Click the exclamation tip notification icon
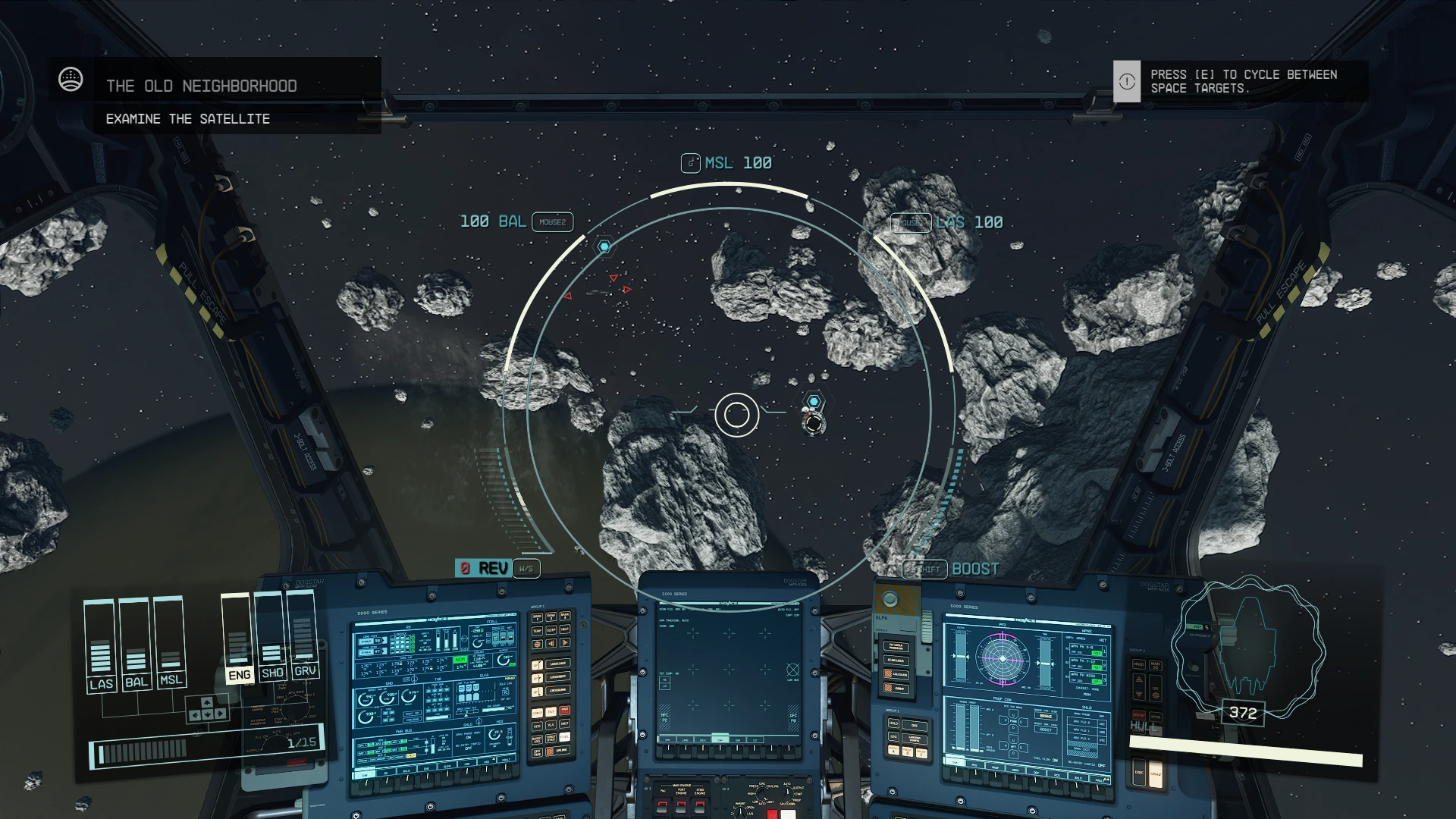This screenshot has height=819, width=1456. (x=1127, y=82)
